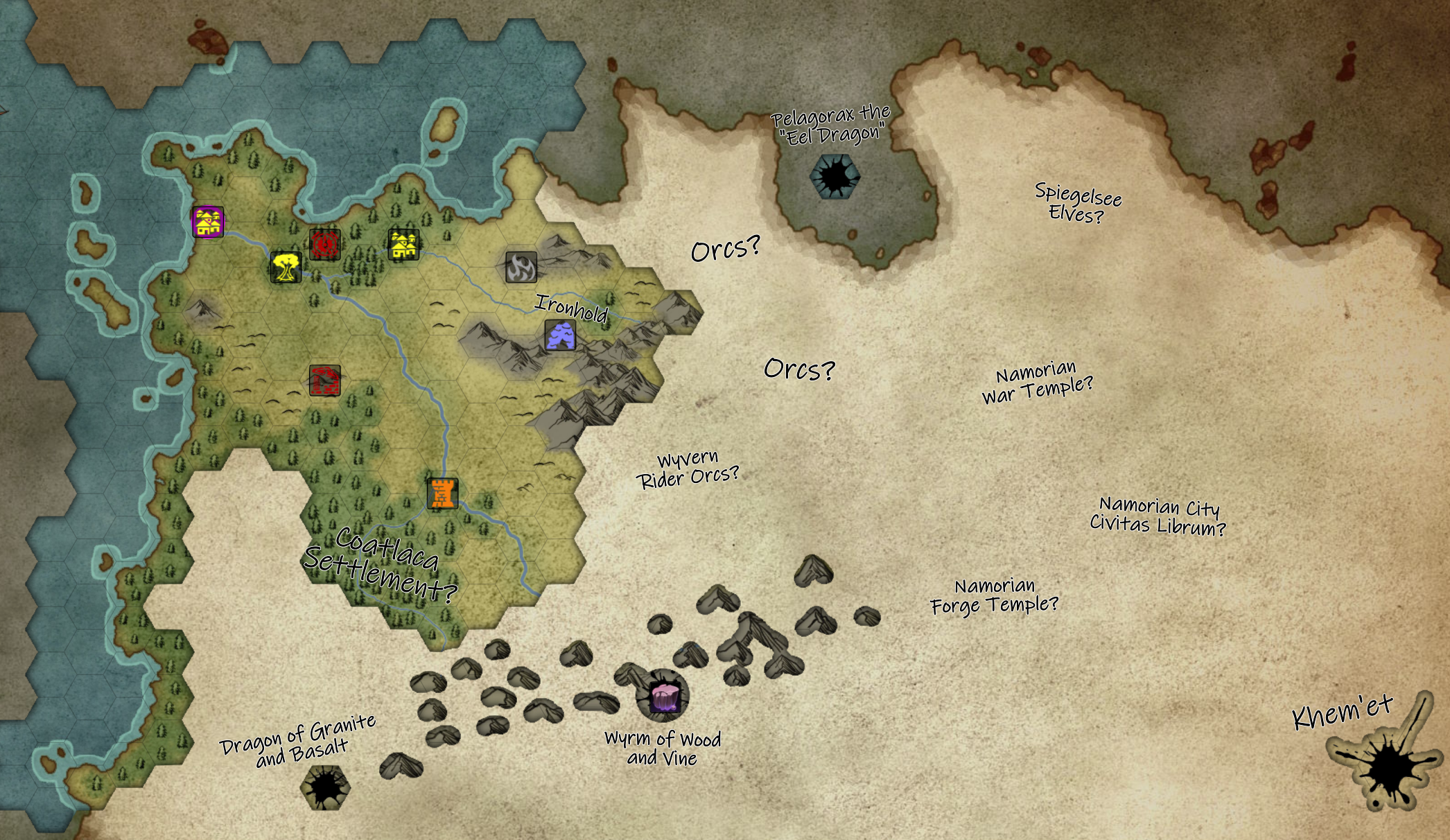Click the yellow tree map marker
The image size is (1450, 840).
pyautogui.click(x=286, y=267)
